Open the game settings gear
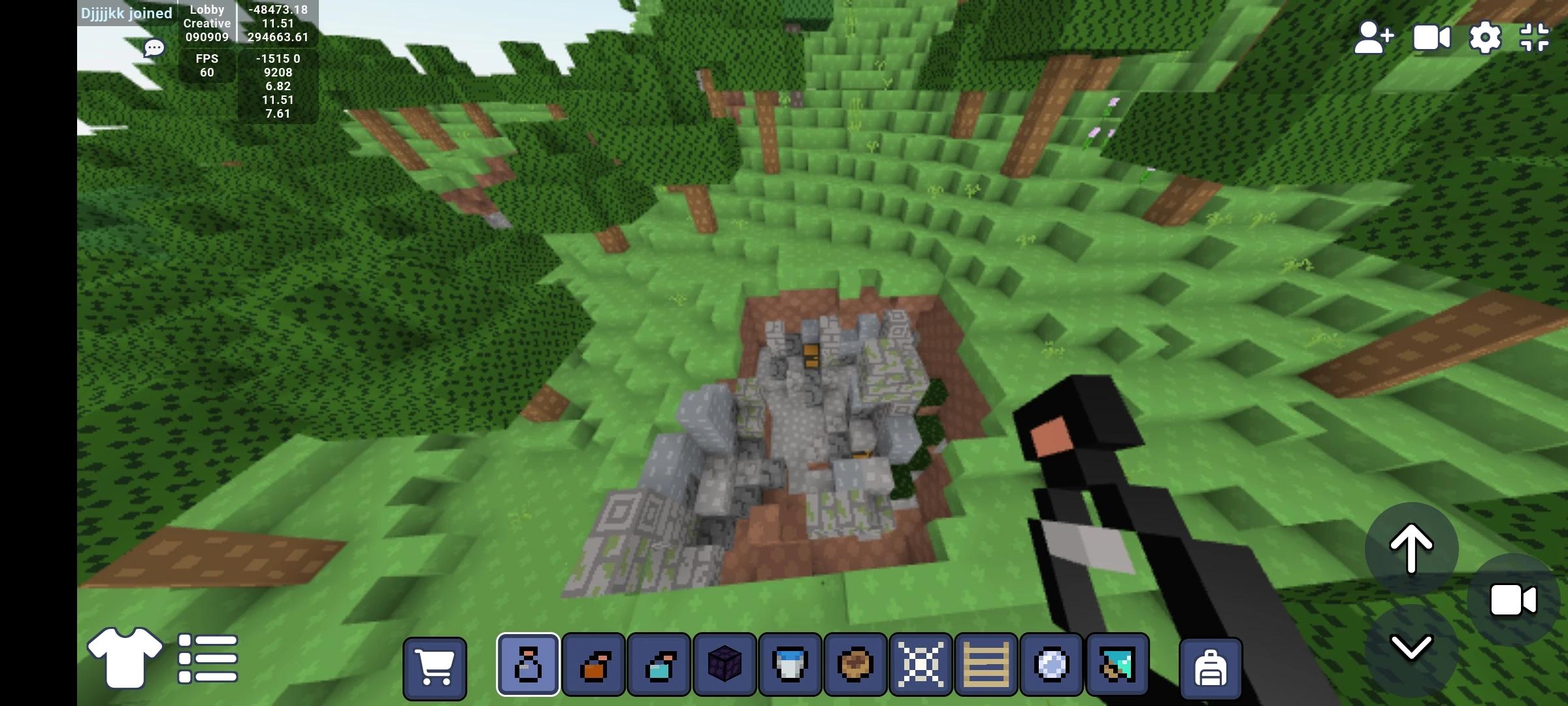 (1485, 37)
